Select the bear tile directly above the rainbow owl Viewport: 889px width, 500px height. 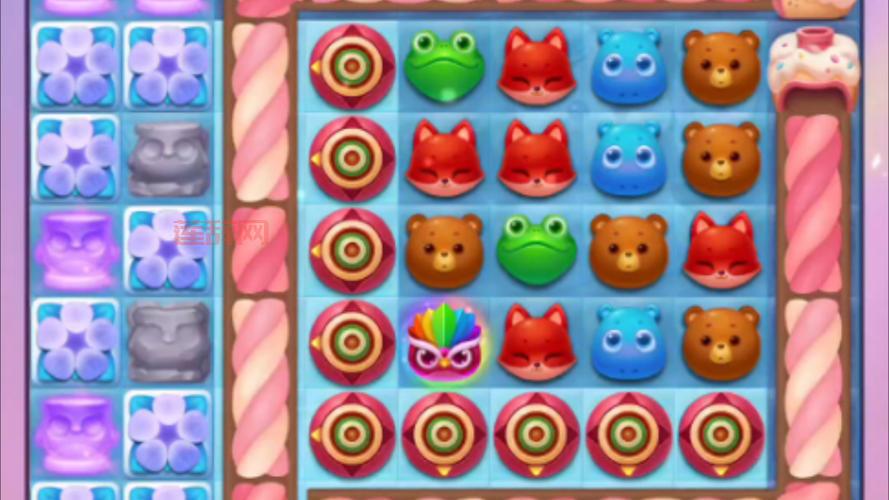point(444,249)
